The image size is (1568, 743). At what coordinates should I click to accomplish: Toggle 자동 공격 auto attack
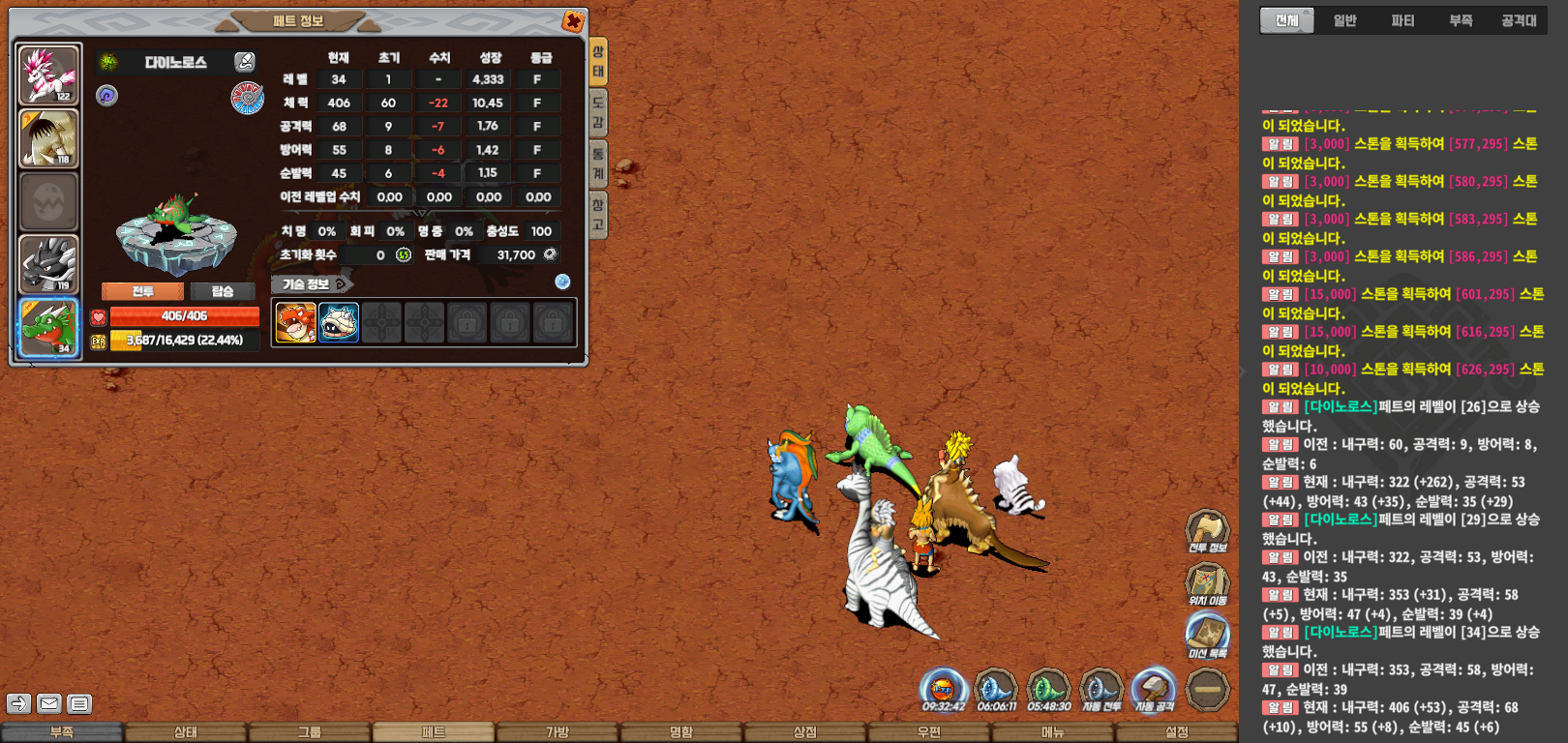pyautogui.click(x=1154, y=691)
